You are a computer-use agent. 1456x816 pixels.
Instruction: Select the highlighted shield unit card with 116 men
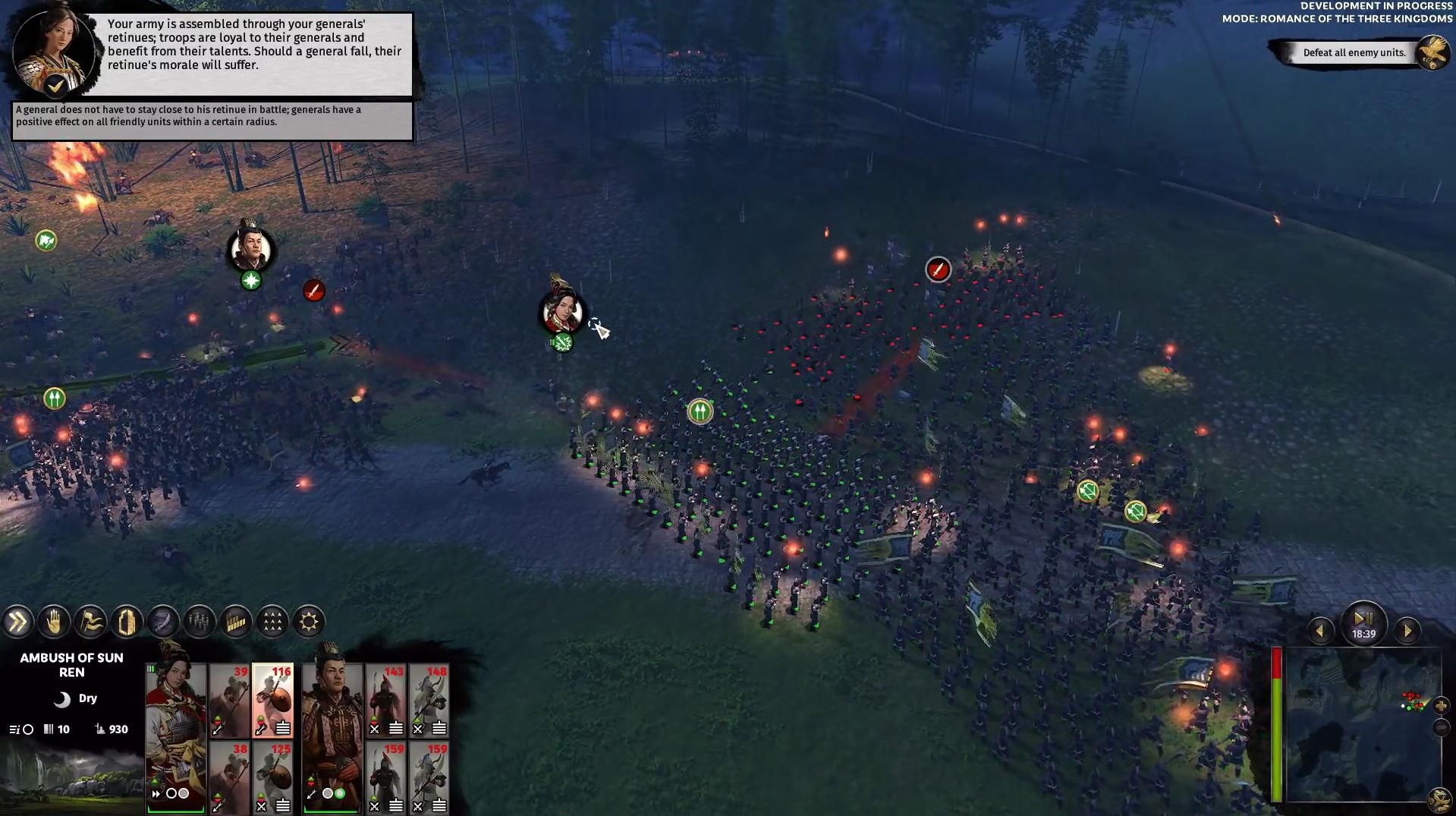tap(272, 700)
